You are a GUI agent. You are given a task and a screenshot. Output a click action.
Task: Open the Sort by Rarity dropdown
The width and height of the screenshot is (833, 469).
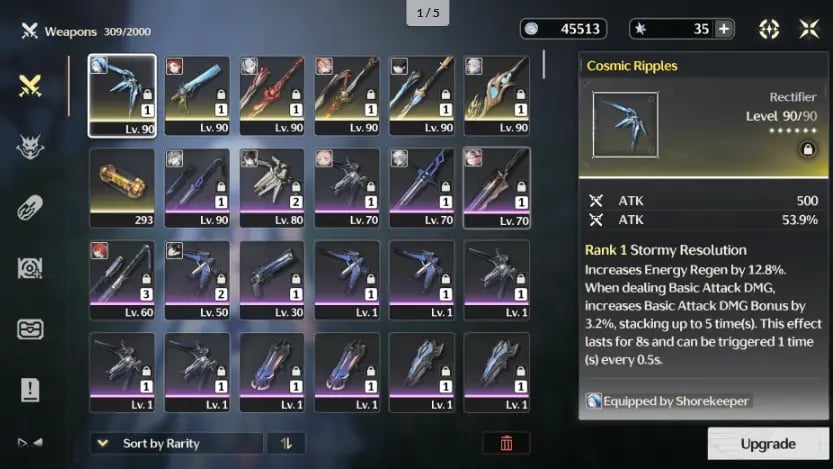point(177,443)
